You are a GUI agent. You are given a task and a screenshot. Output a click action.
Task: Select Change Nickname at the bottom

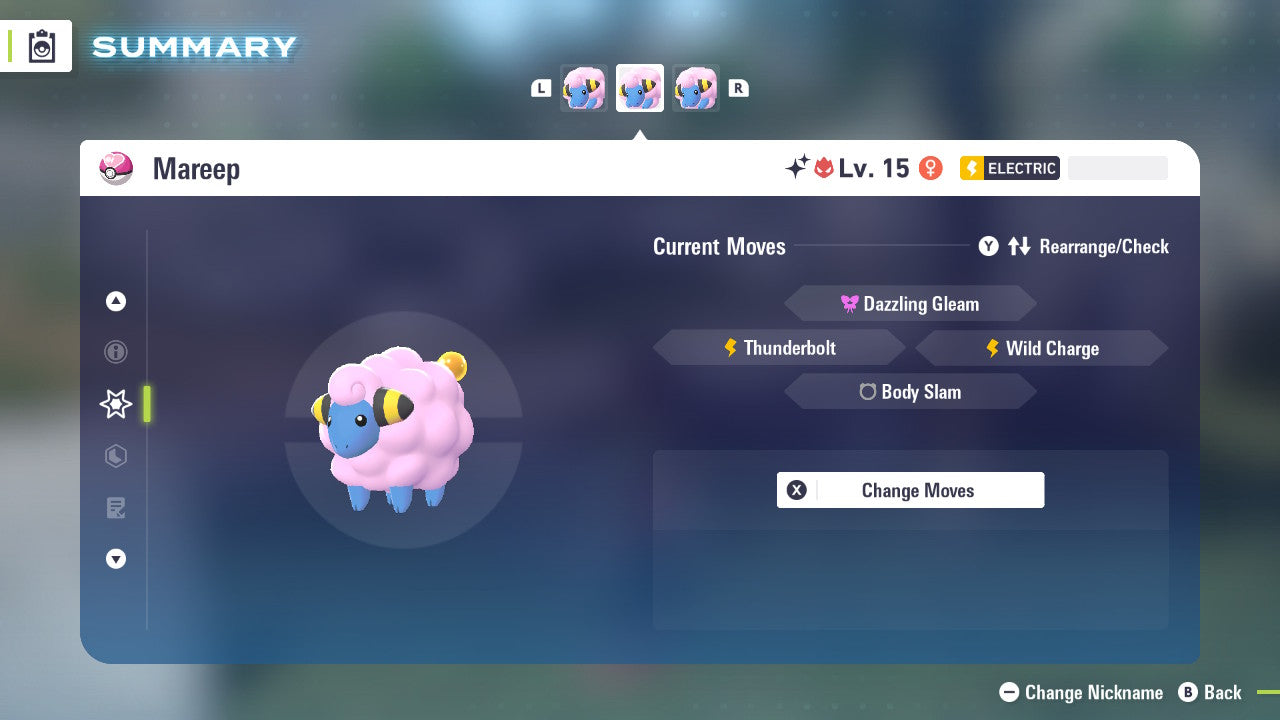click(1080, 692)
